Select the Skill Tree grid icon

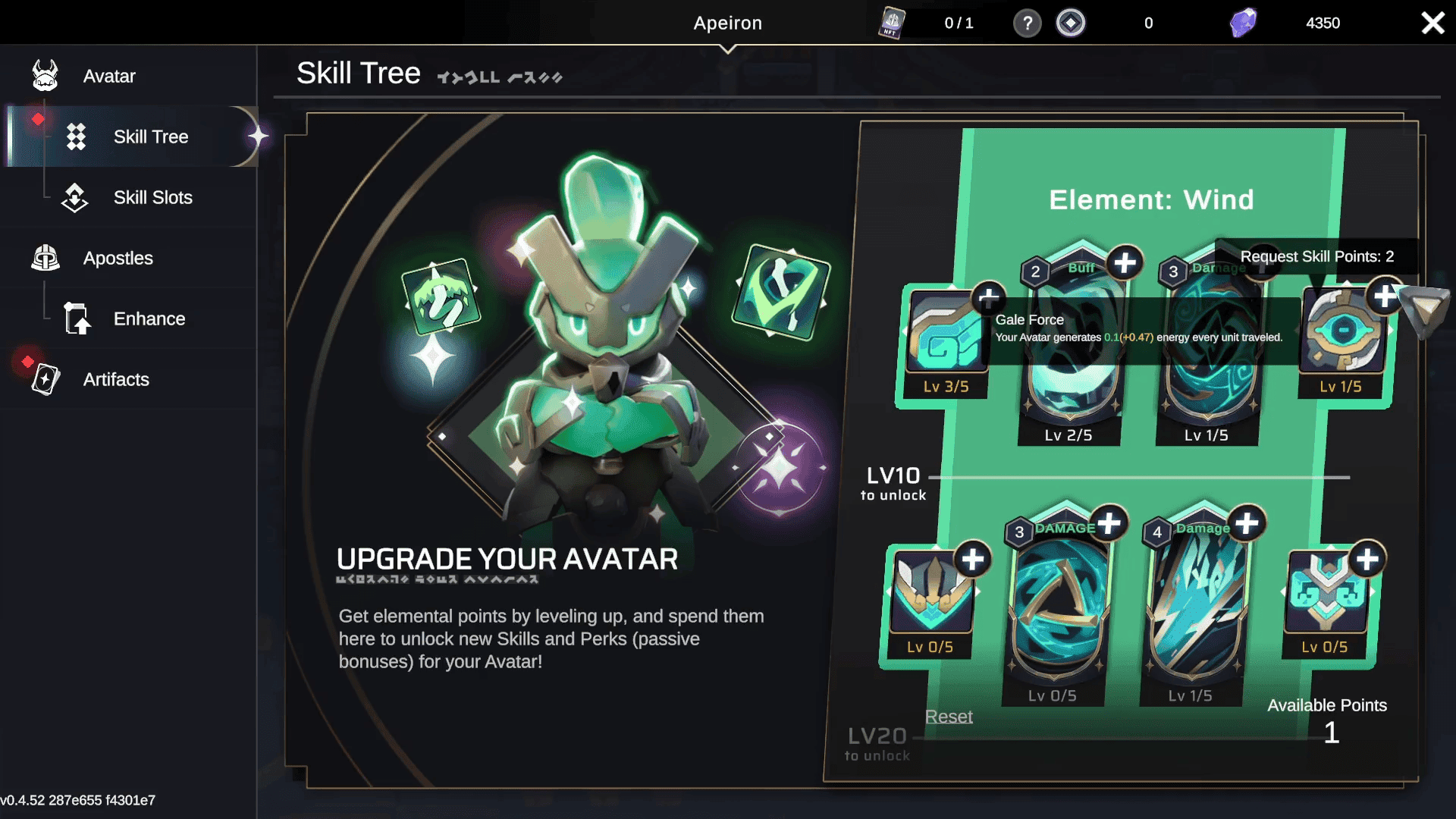pyautogui.click(x=76, y=137)
